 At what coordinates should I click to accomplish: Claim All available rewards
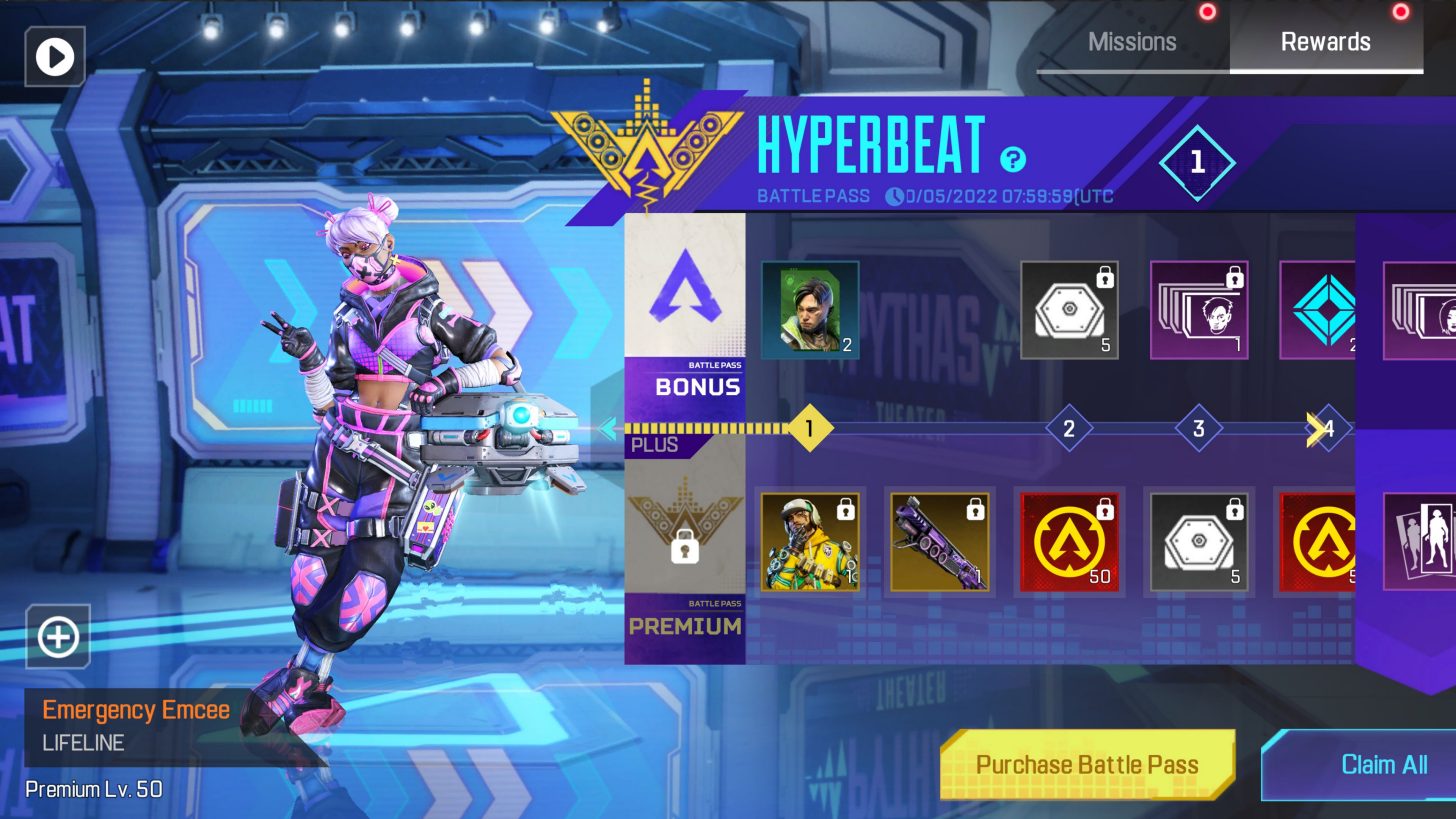[1383, 765]
